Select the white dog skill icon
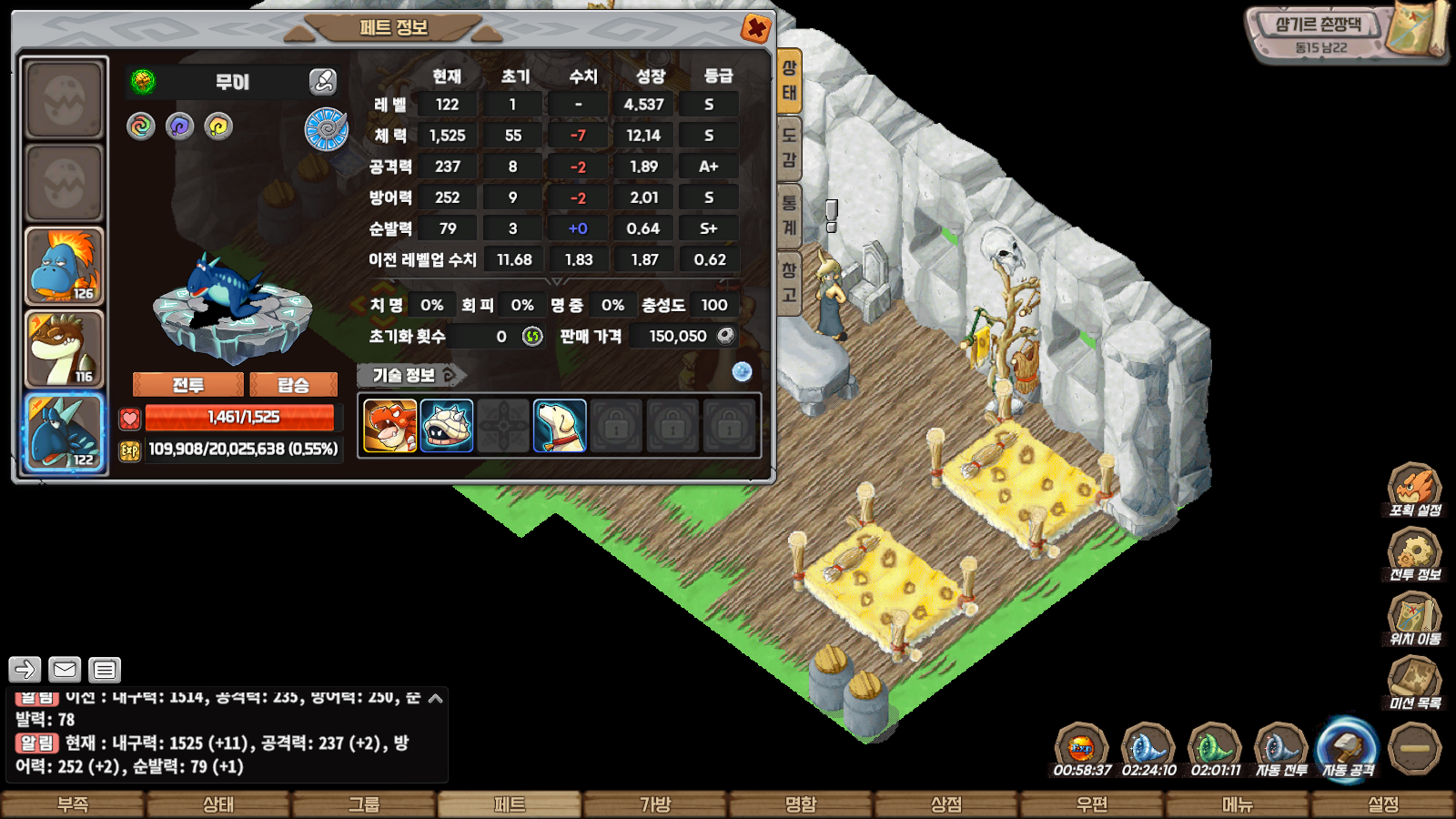1456x819 pixels. (559, 425)
